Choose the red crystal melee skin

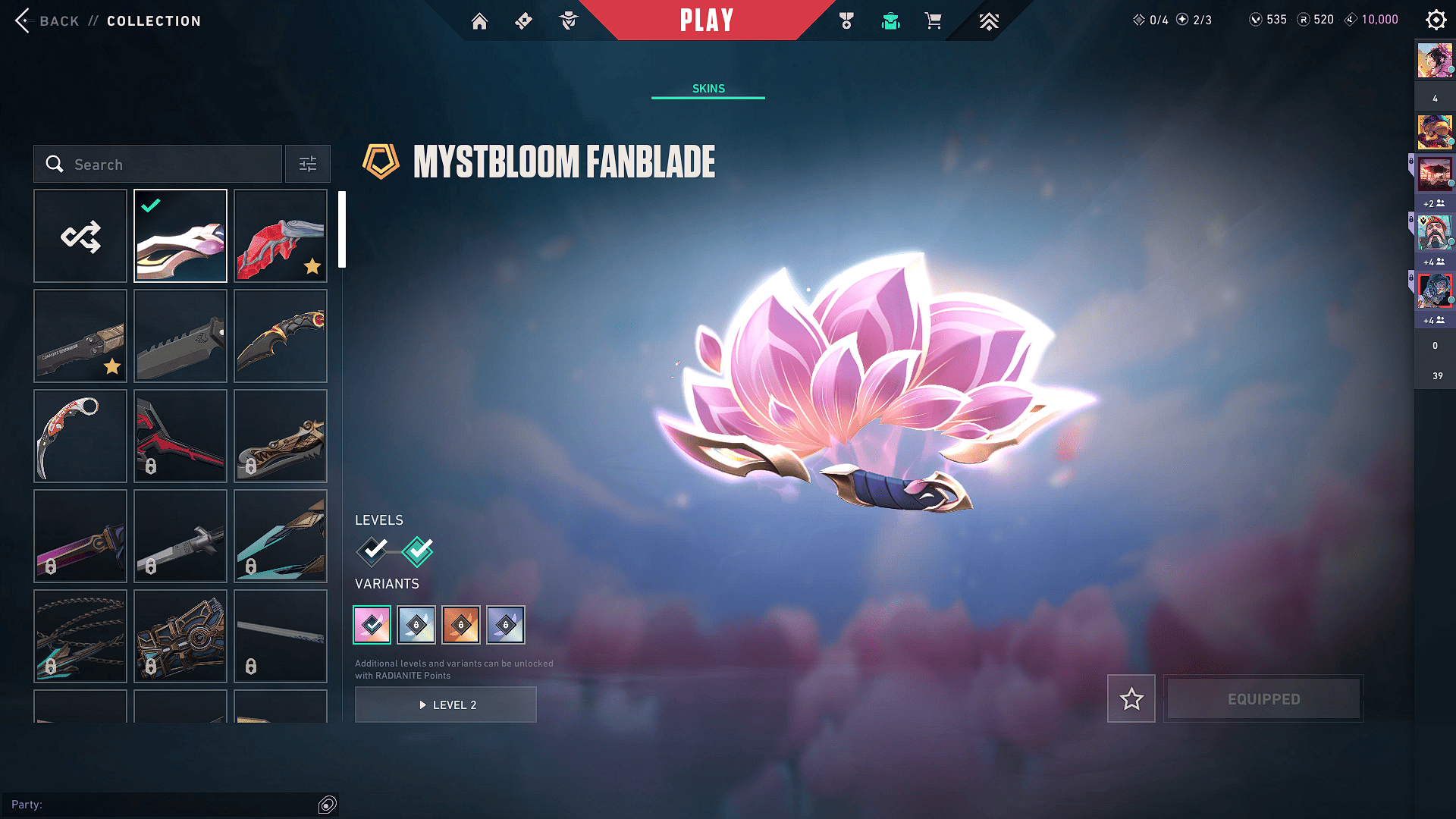tap(281, 236)
